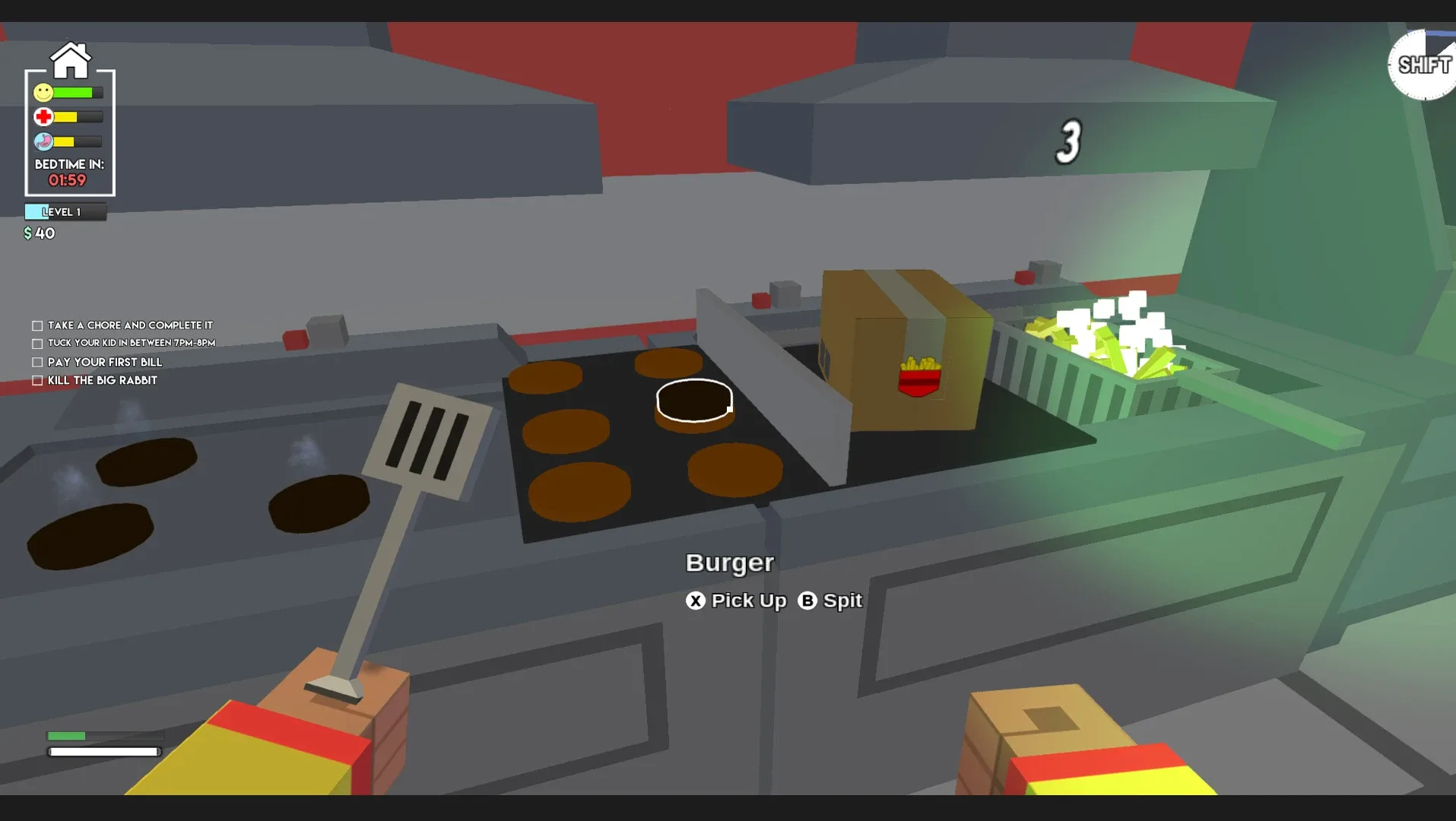Select the Burger label prompt

click(729, 563)
